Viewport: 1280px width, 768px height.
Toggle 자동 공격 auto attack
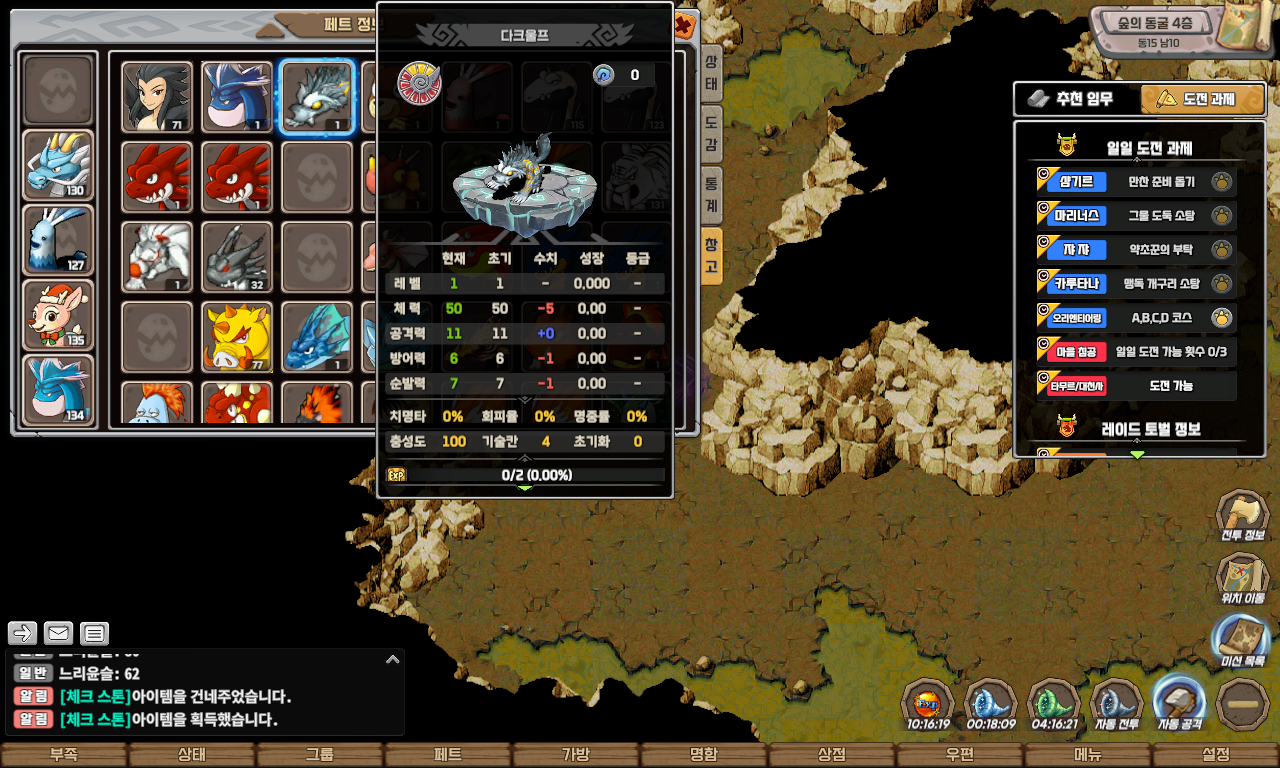tap(1179, 703)
